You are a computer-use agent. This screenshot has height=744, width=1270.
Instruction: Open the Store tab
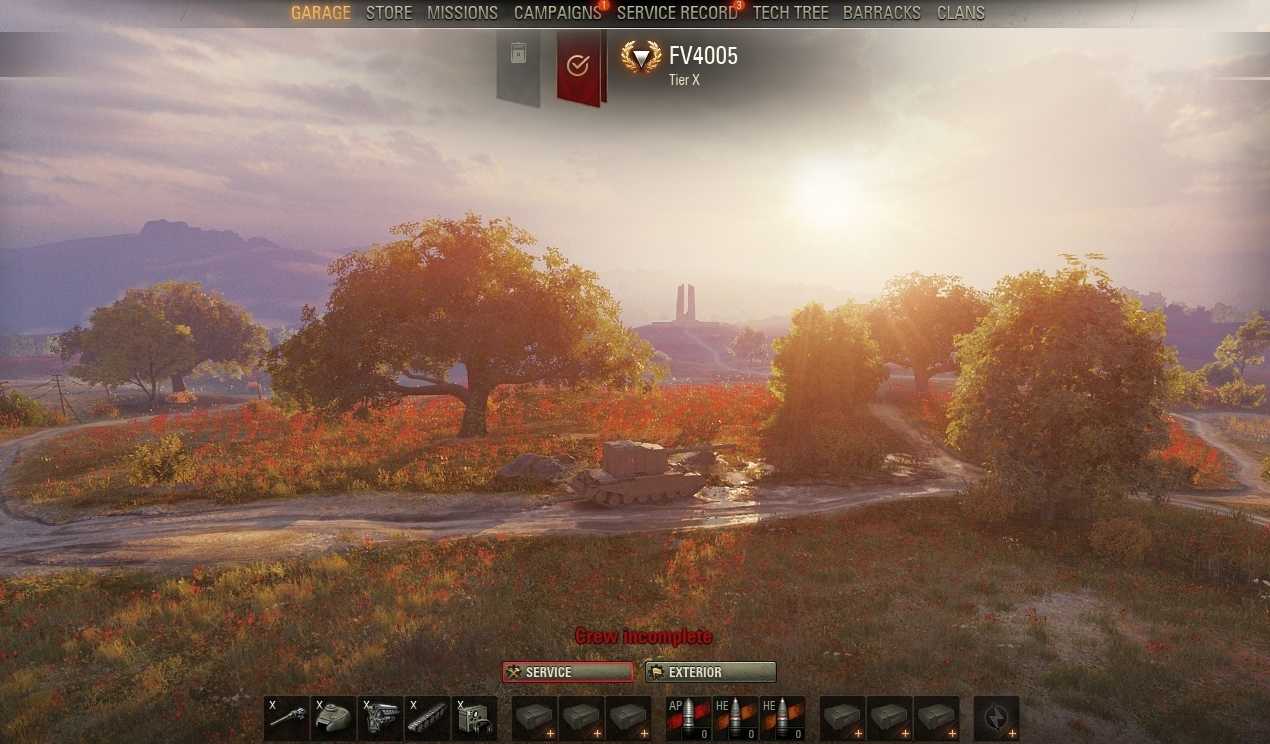389,13
